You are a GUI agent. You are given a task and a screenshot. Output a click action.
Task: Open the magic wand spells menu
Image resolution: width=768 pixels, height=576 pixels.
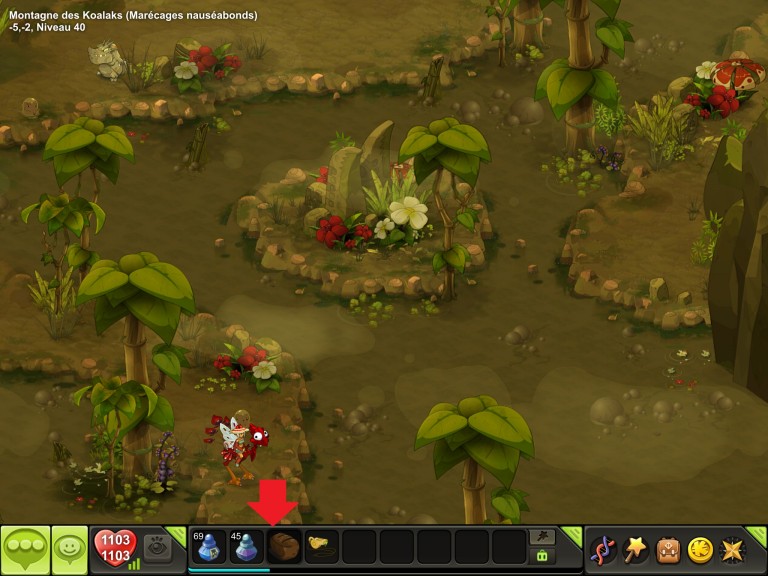pyautogui.click(x=635, y=549)
